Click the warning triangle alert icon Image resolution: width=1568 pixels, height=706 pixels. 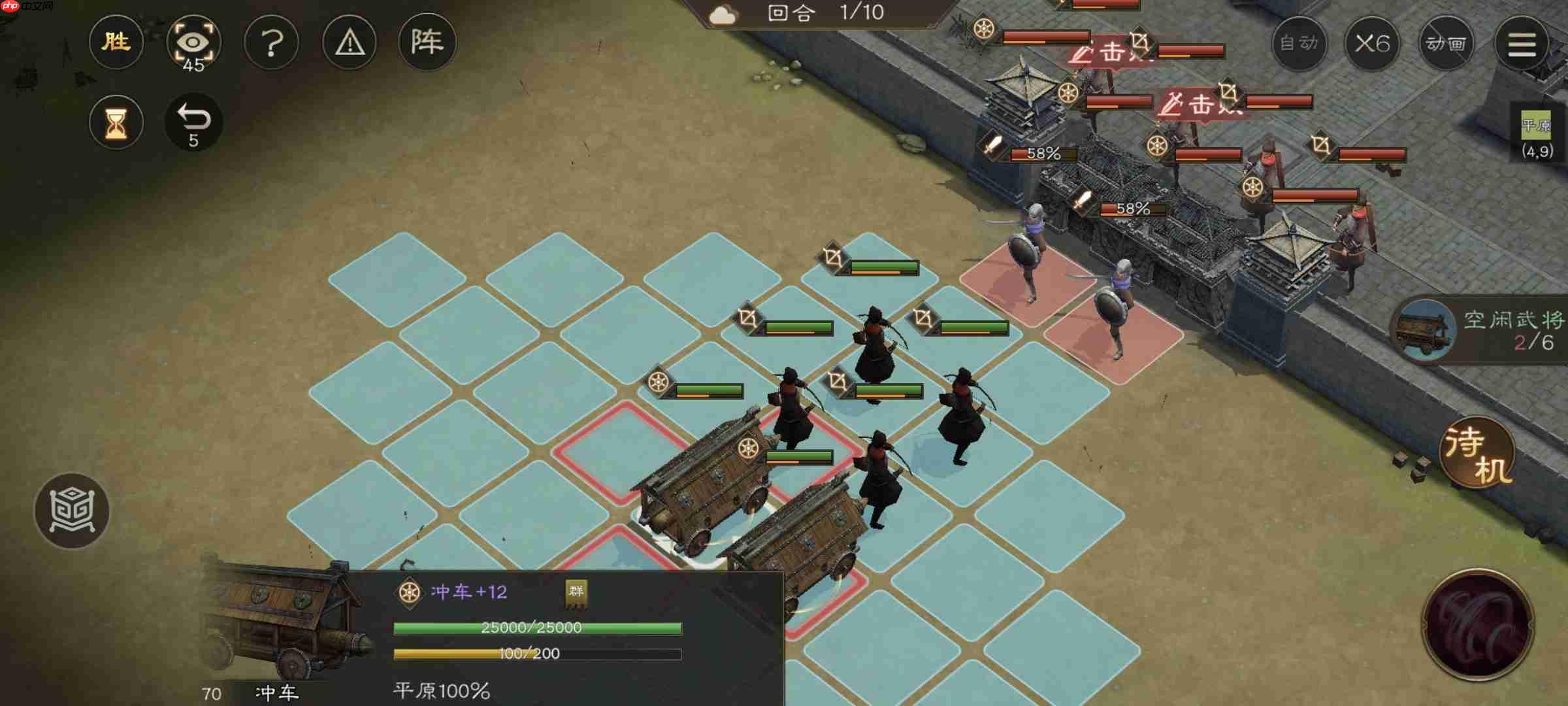(x=350, y=41)
